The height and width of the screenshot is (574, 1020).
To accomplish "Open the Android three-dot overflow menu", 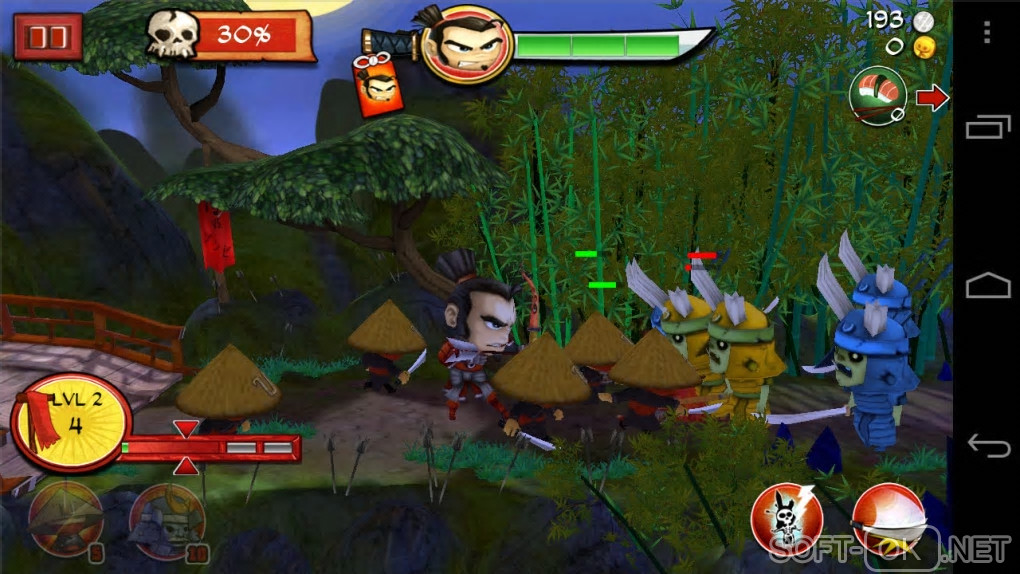I will pos(987,33).
